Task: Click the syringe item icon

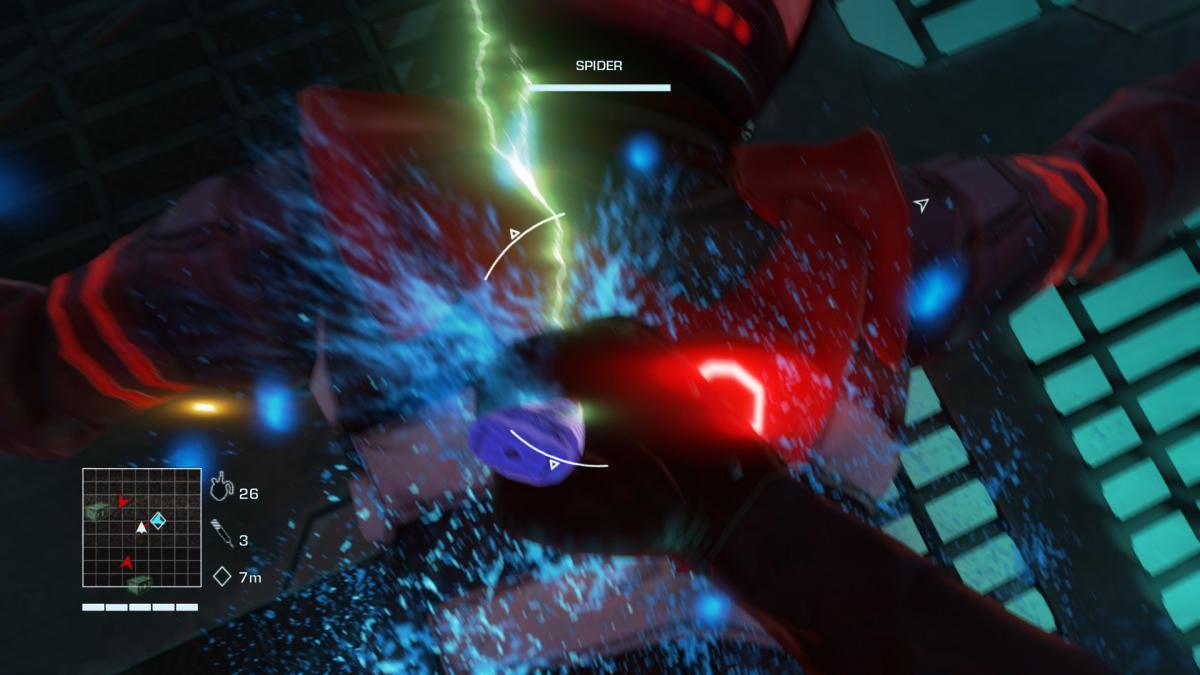Action: pyautogui.click(x=223, y=533)
